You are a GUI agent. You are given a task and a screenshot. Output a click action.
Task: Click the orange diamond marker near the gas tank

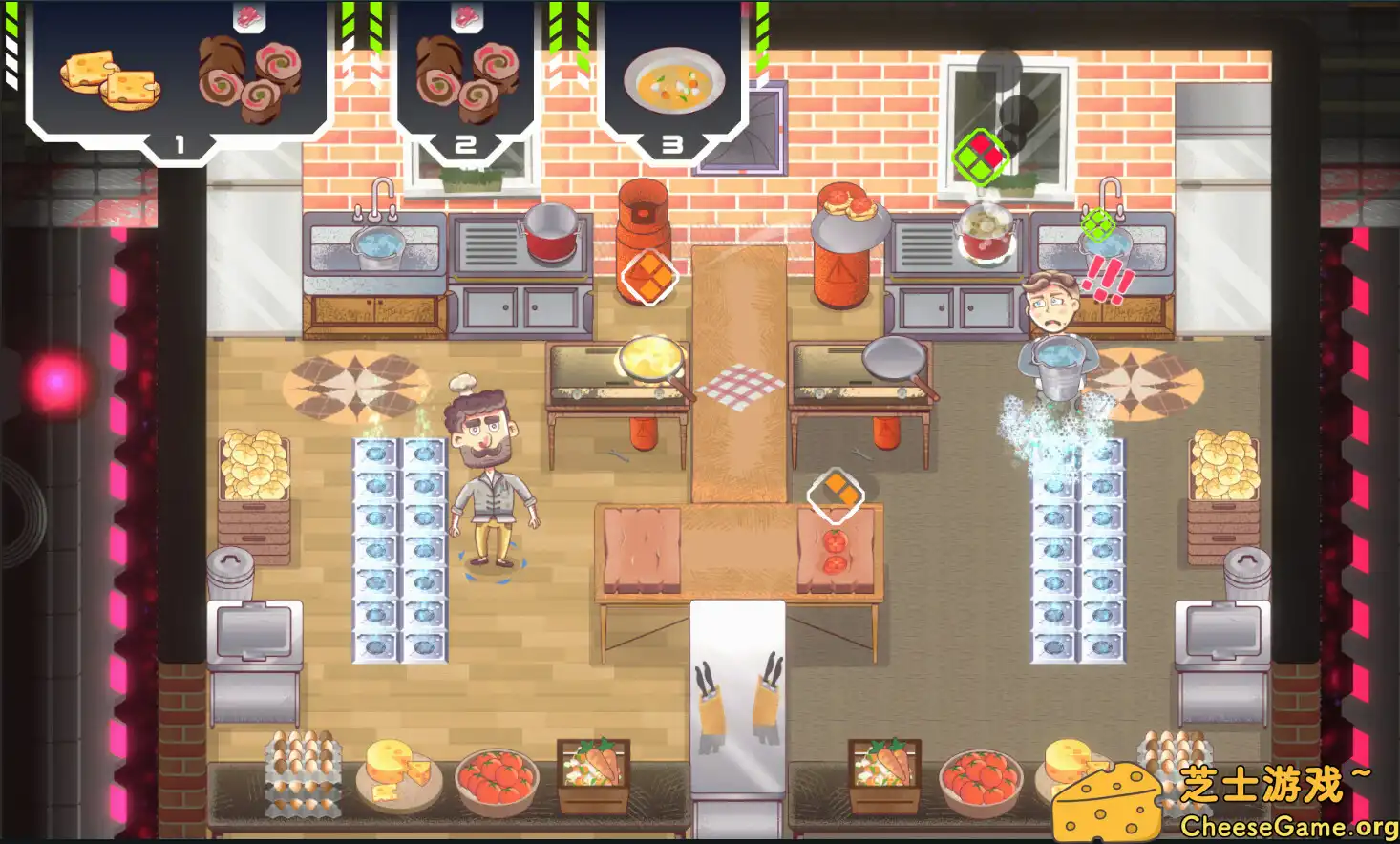click(651, 276)
